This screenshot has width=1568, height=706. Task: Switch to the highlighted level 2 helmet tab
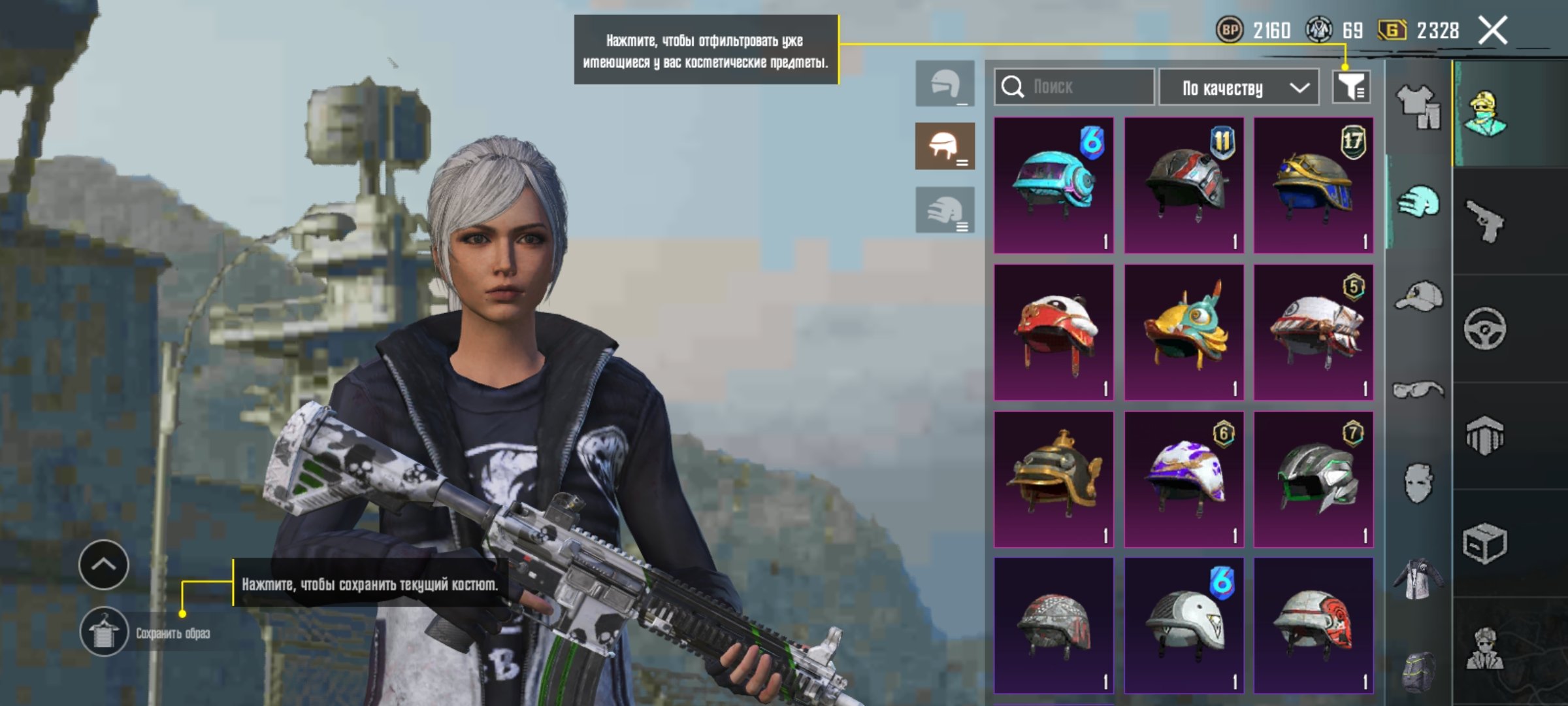pyautogui.click(x=945, y=146)
